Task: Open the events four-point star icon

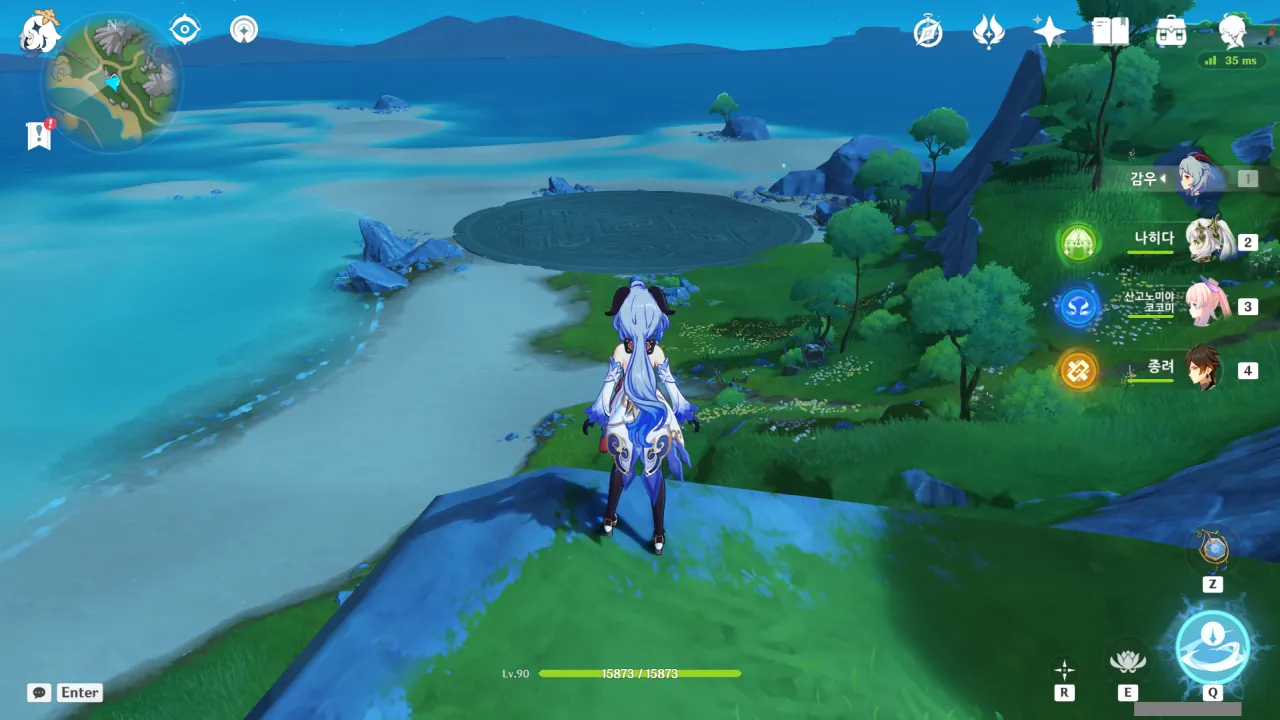Action: coord(1049,32)
